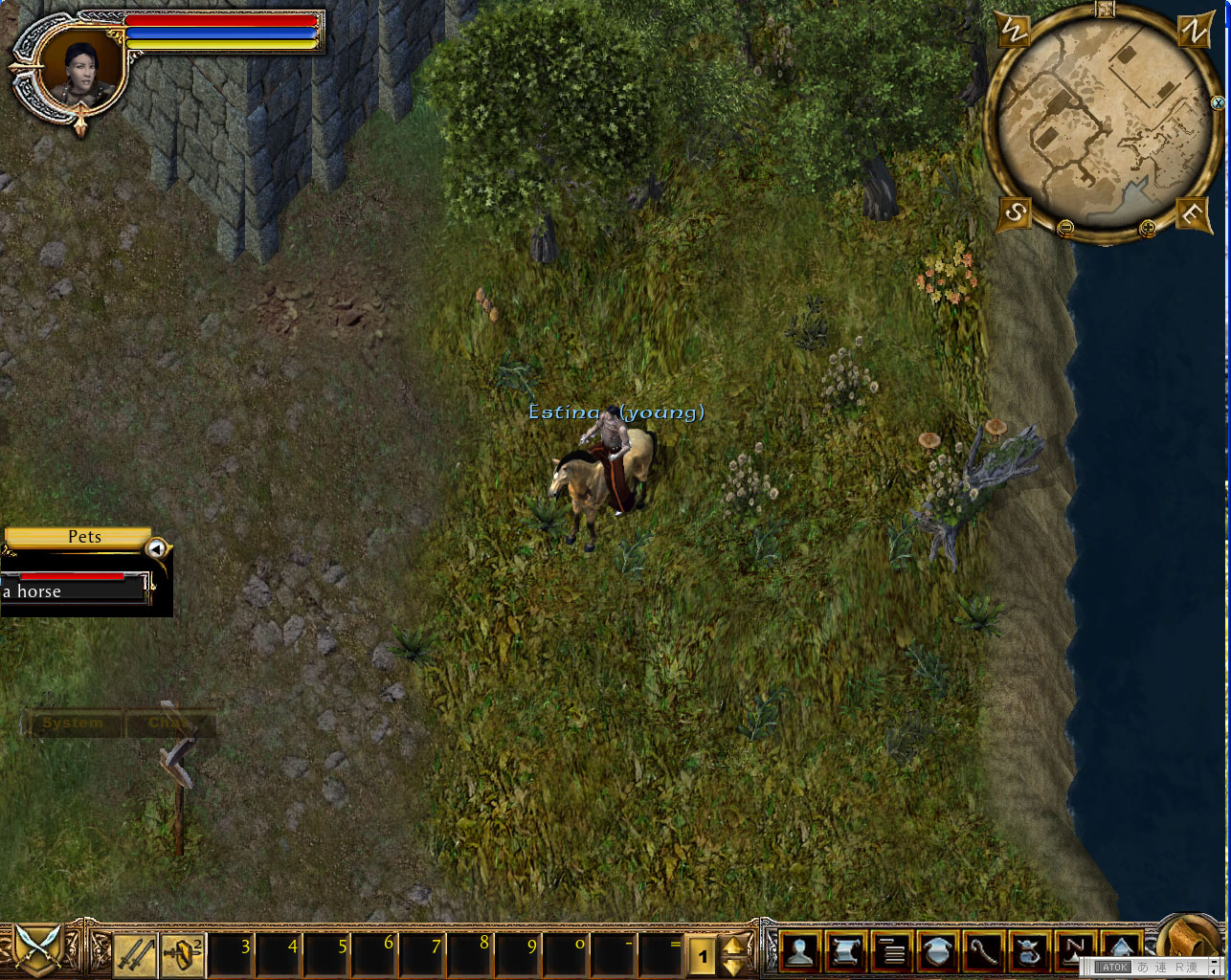Open the scroll icon in the menu bar

click(845, 953)
